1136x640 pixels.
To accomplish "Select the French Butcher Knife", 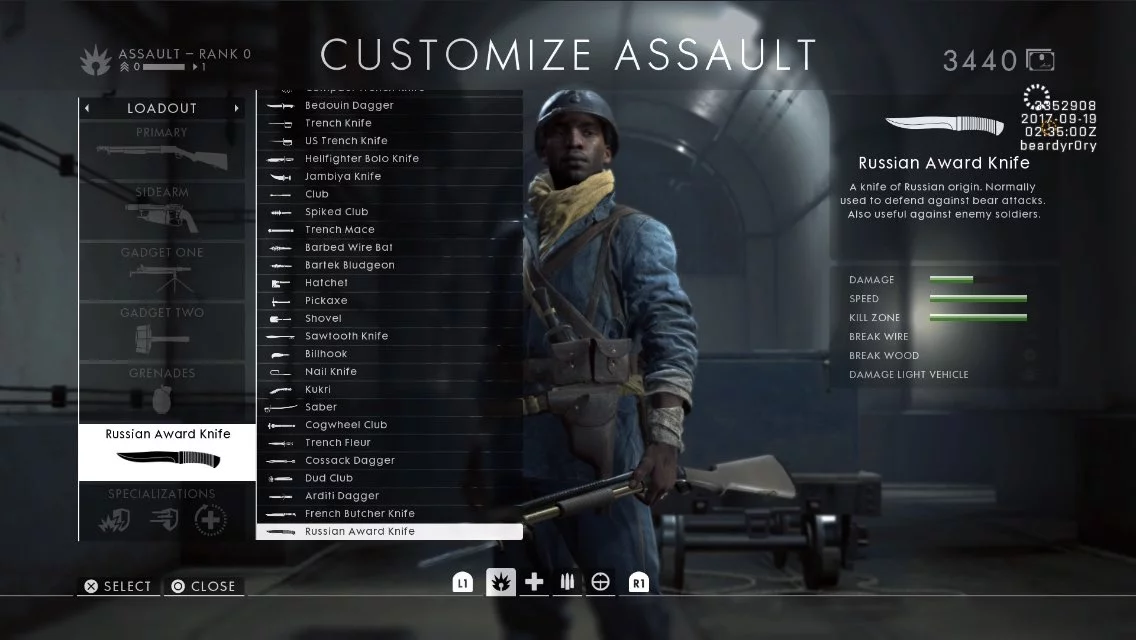I will point(390,514).
